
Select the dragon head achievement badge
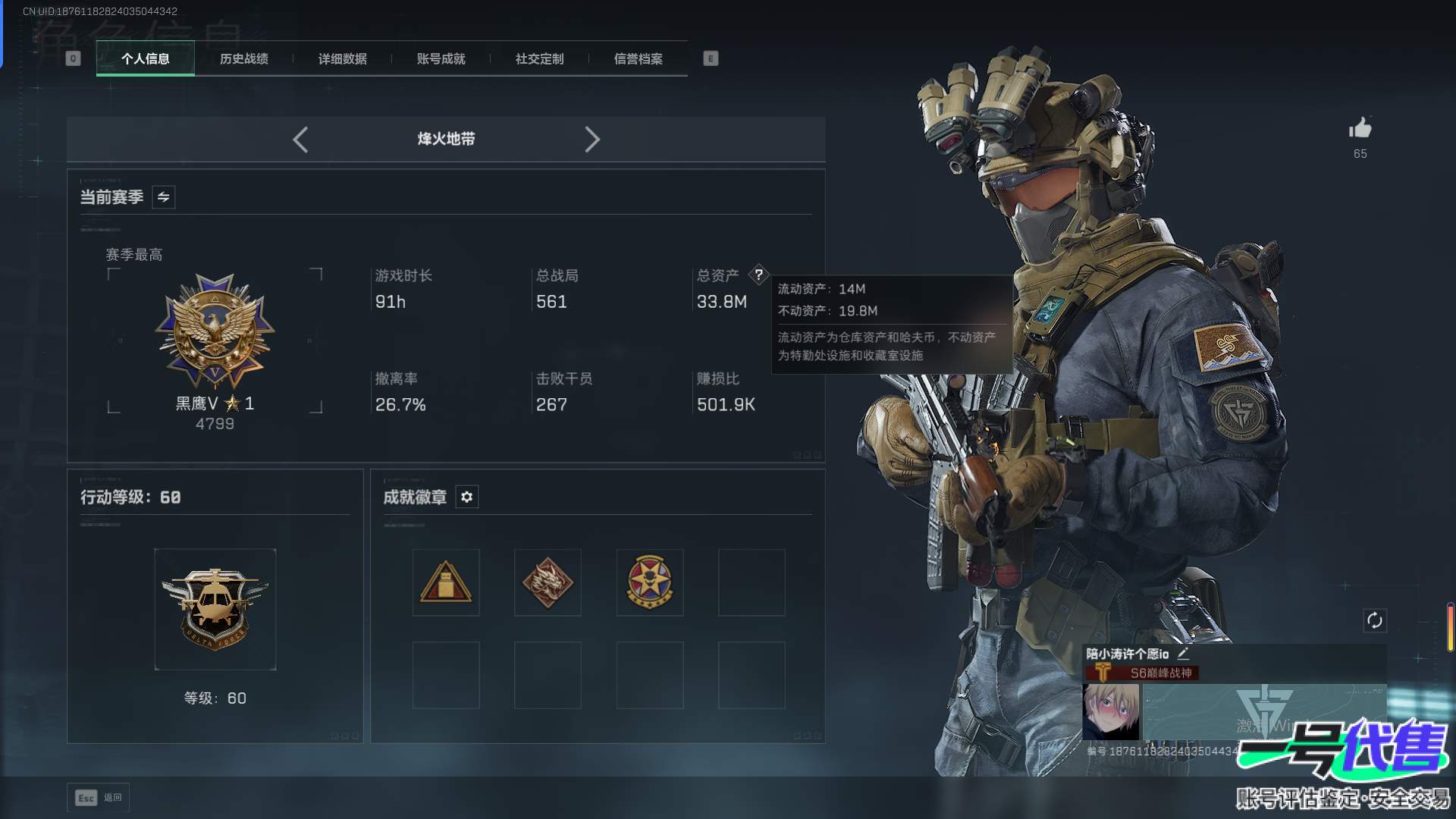(548, 582)
